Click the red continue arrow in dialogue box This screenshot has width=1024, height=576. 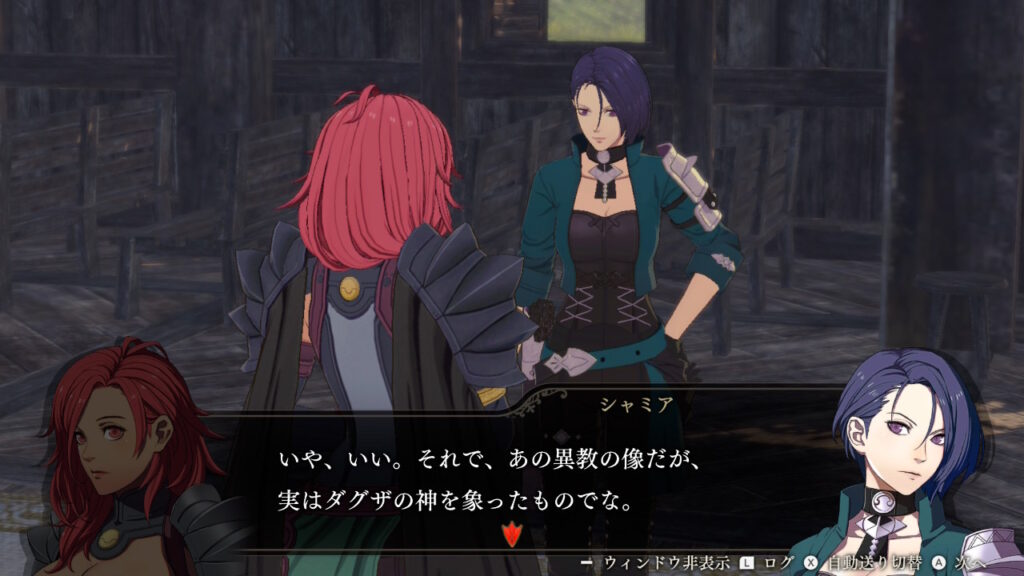point(512,534)
